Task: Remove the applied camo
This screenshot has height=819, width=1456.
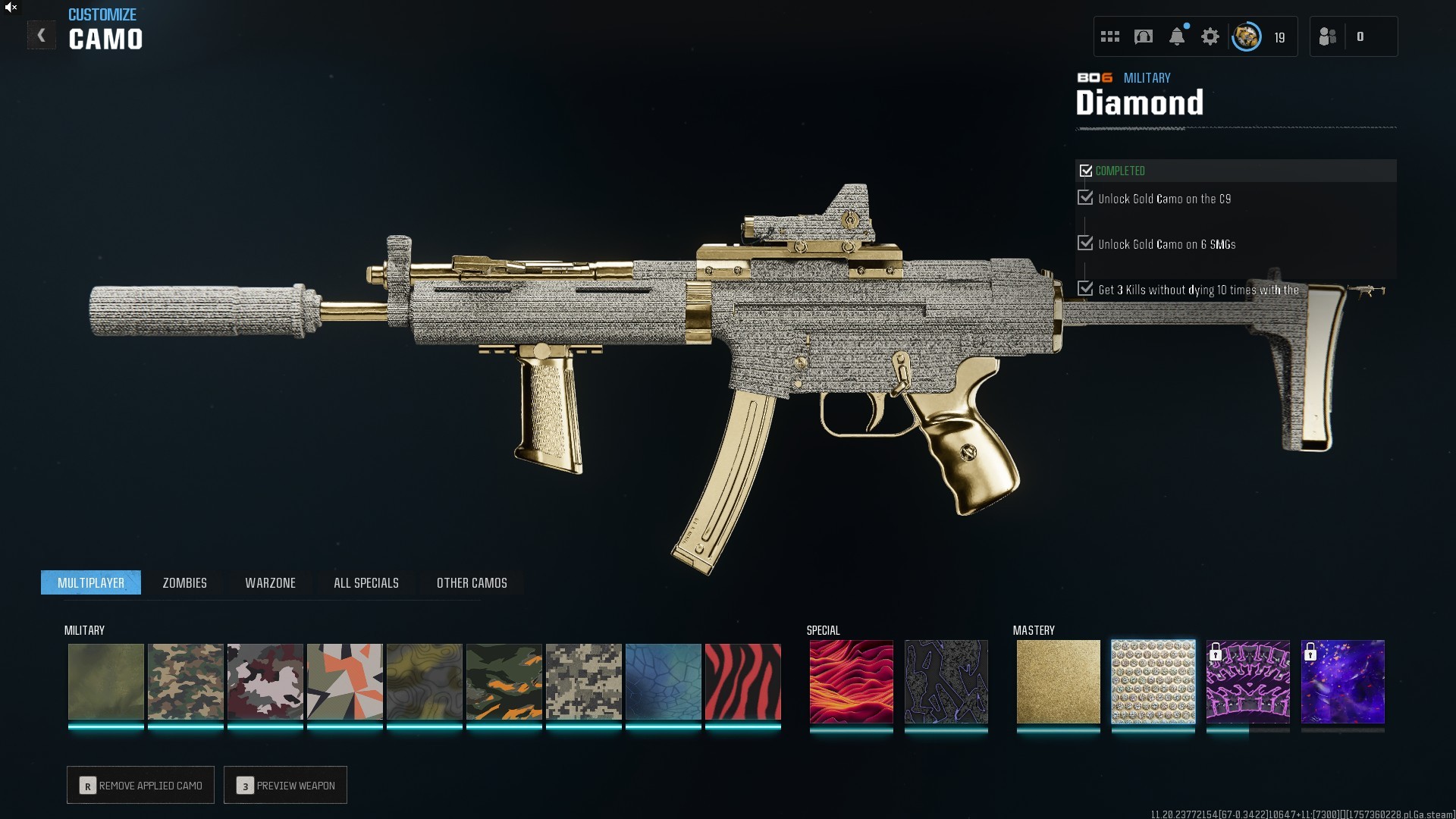Action: coord(141,786)
